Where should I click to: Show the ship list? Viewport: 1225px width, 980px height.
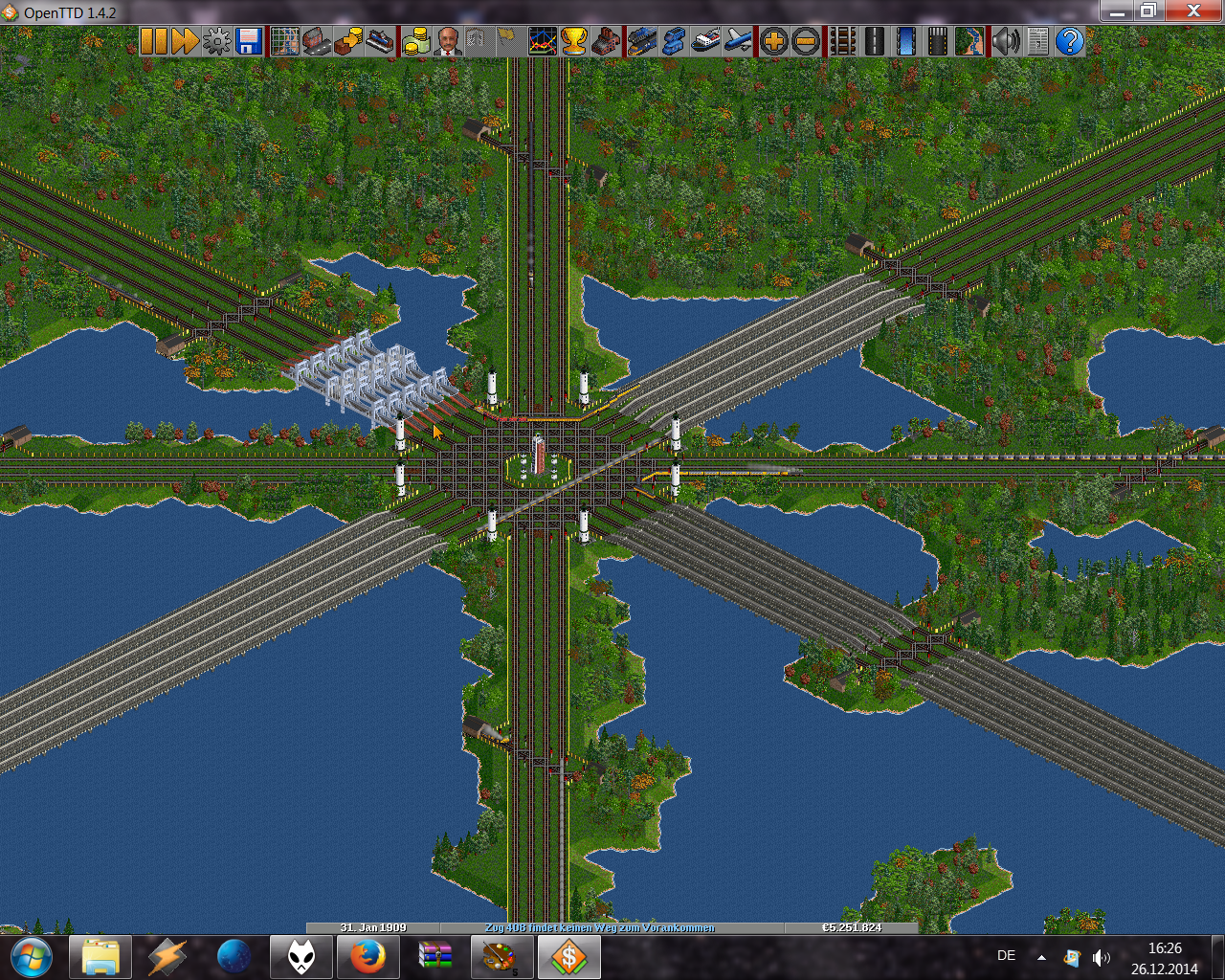[705, 41]
